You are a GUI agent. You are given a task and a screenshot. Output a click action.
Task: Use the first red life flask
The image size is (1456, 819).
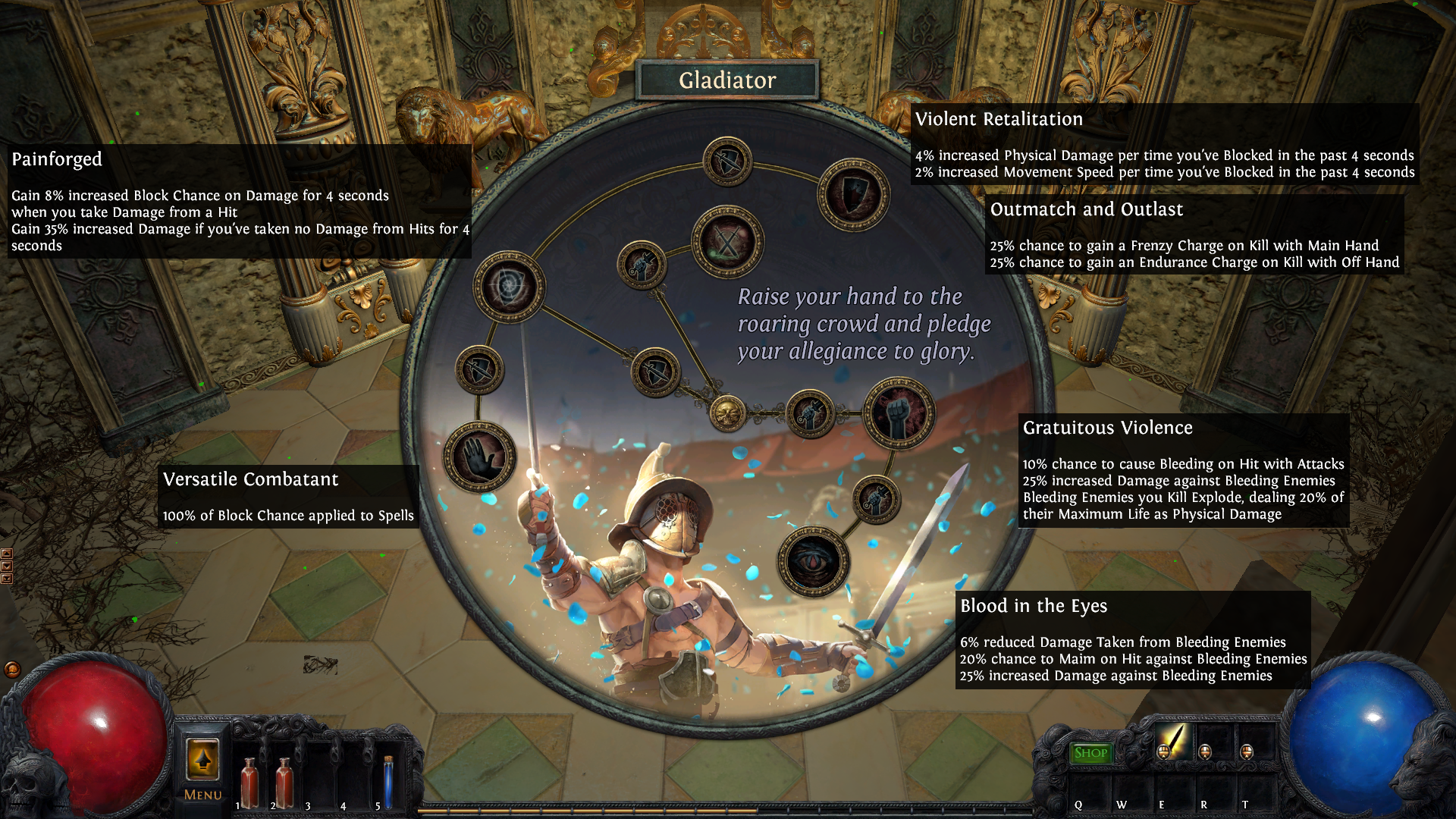pyautogui.click(x=249, y=783)
